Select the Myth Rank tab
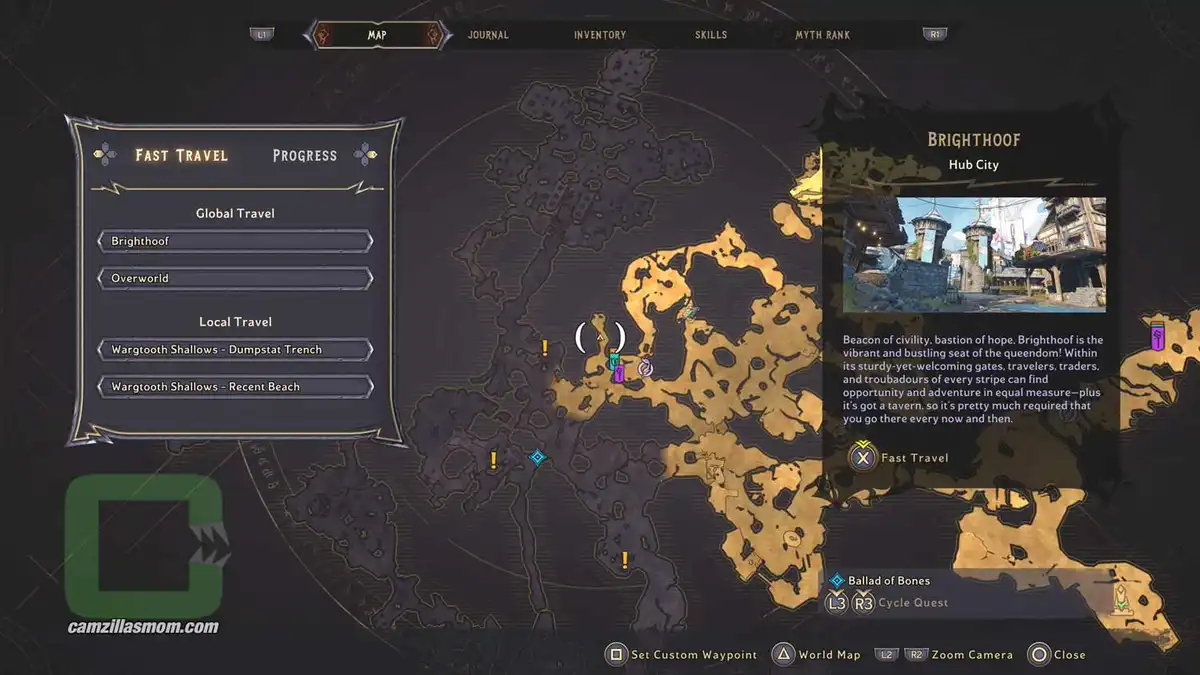 (822, 35)
